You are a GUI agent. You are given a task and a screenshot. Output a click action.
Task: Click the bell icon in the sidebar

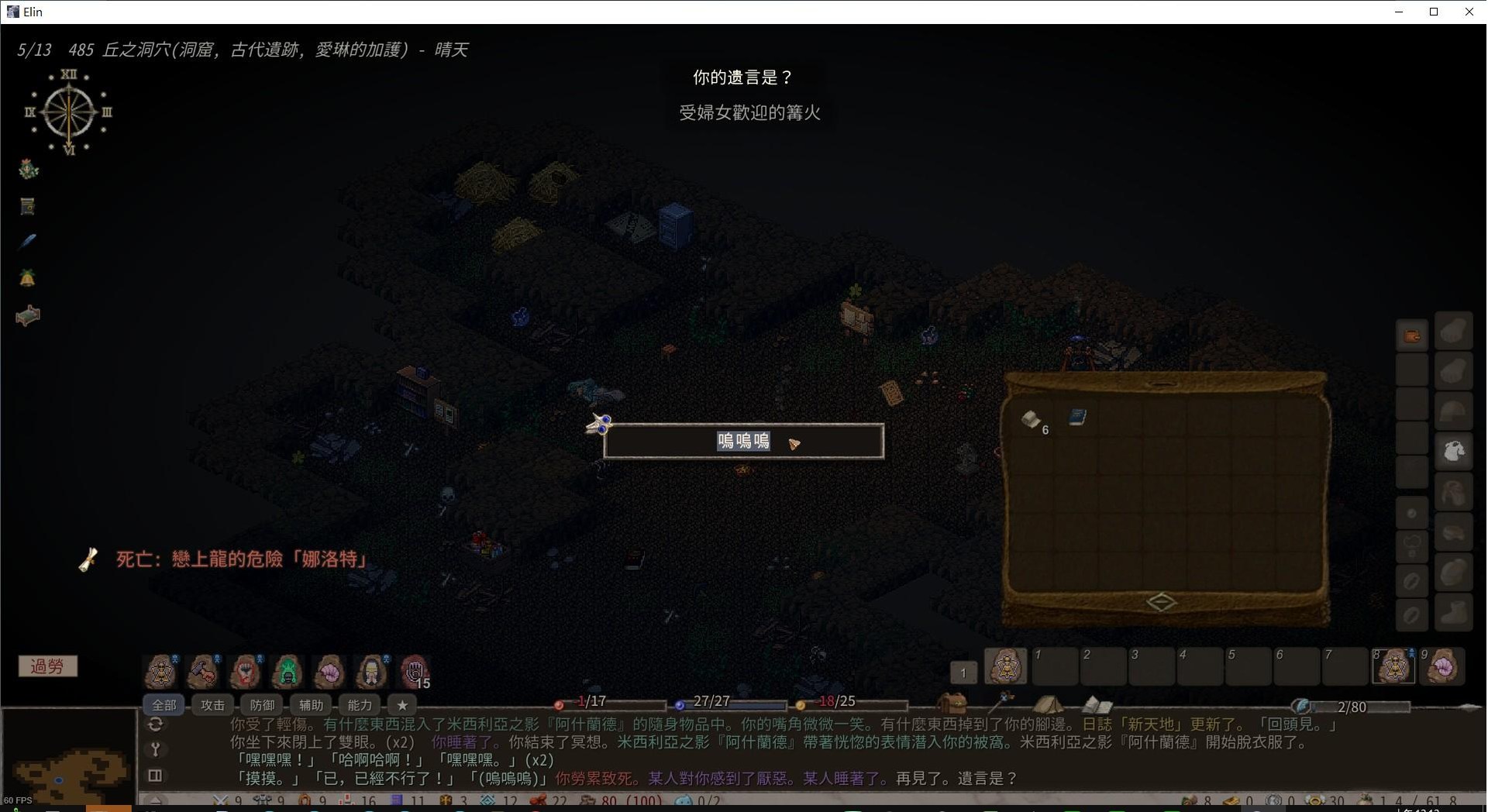click(x=27, y=277)
